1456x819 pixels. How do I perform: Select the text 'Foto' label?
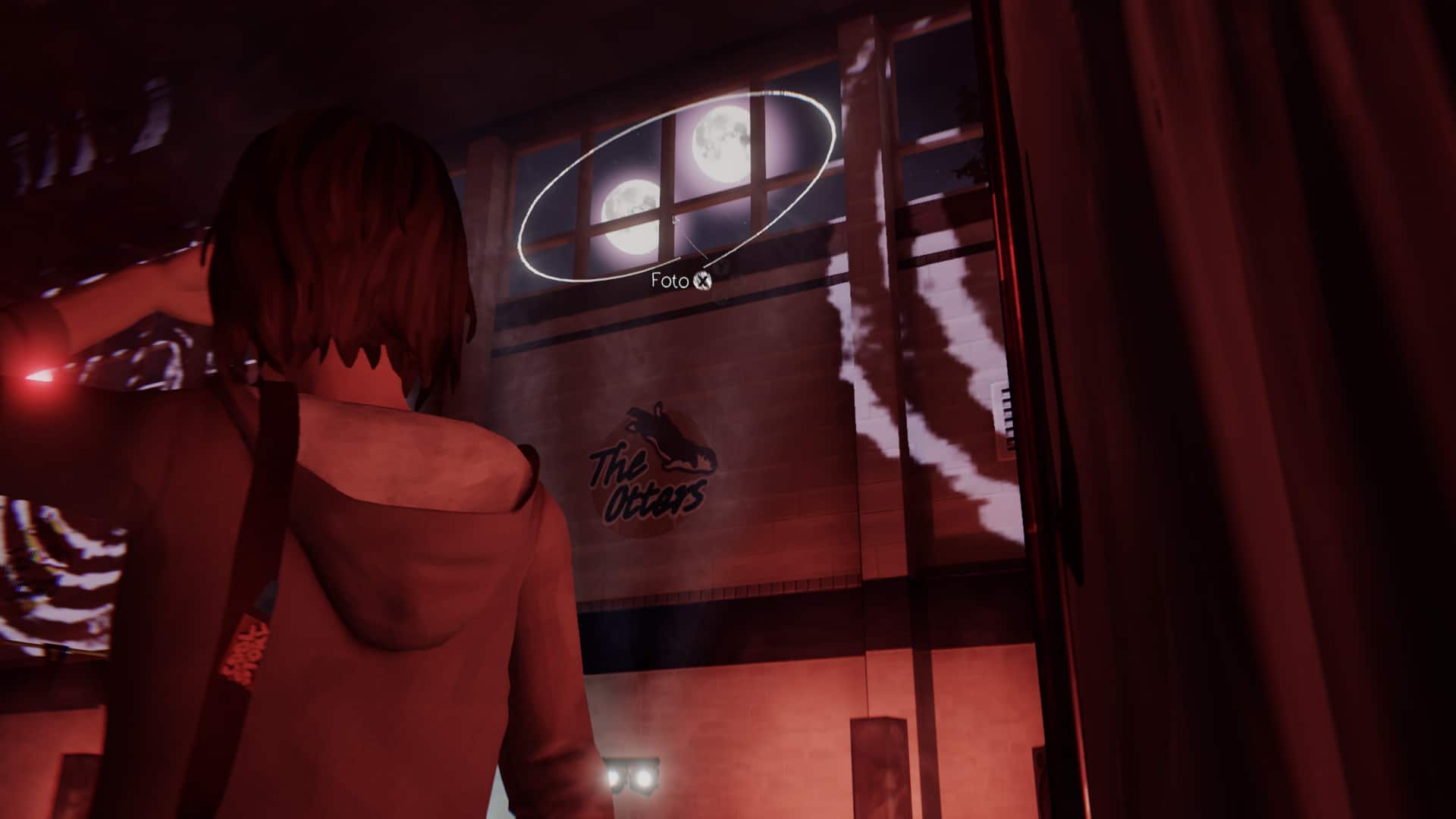(670, 281)
